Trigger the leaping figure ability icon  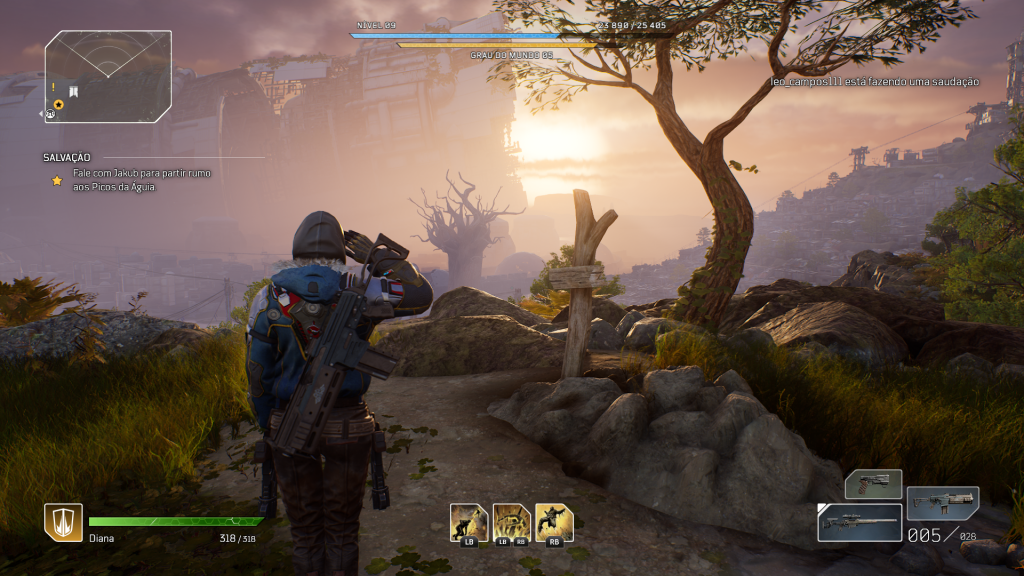click(554, 523)
